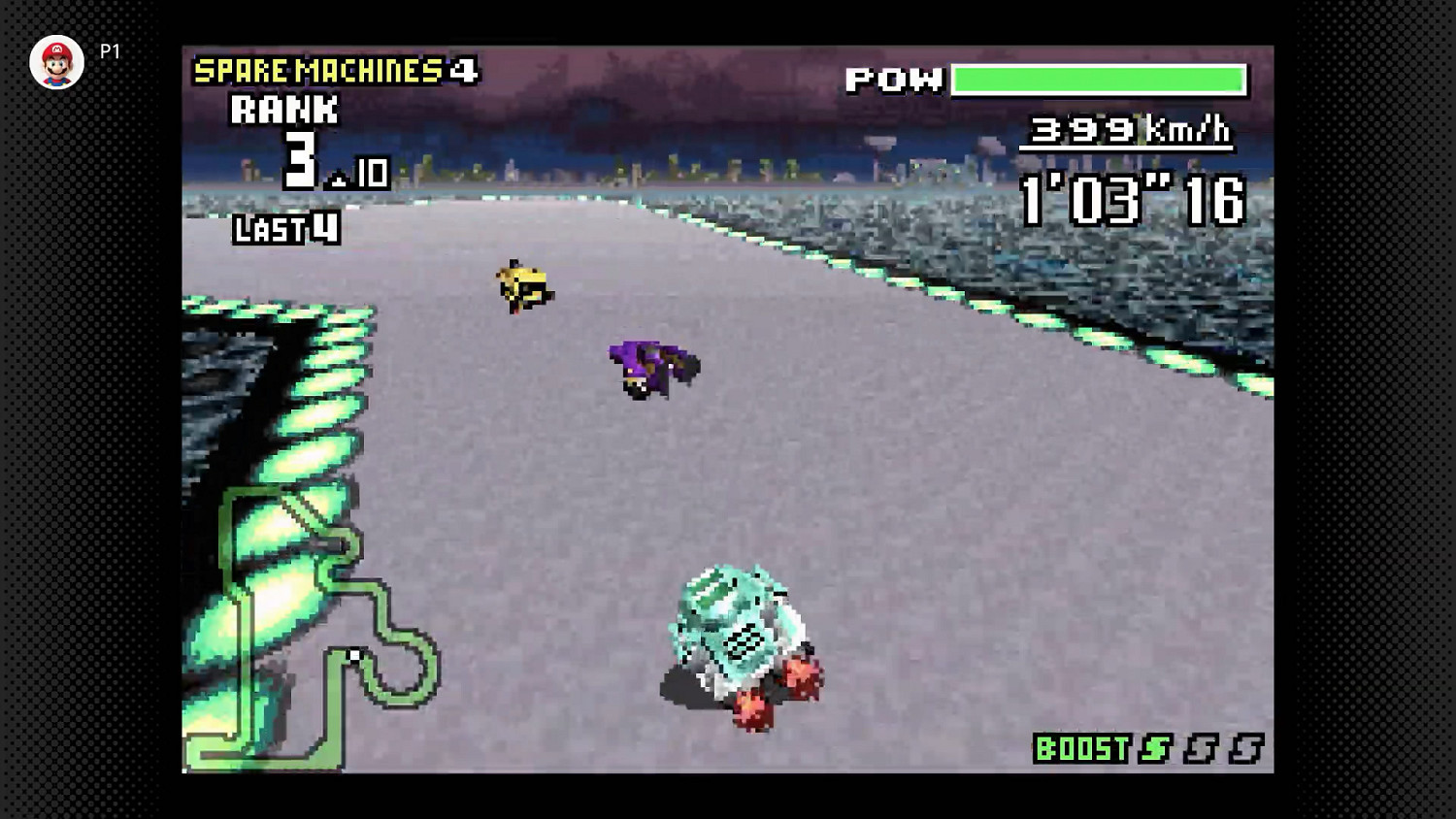The height and width of the screenshot is (819, 1456).
Task: Click the LAST 4 lap indicator
Action: (283, 230)
